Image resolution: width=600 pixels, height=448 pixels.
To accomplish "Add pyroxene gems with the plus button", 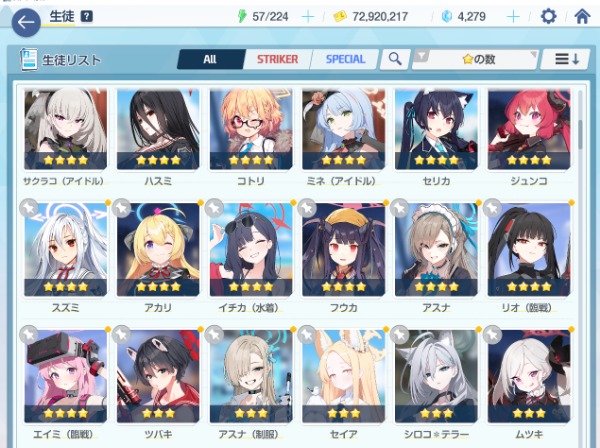I will 514,16.
